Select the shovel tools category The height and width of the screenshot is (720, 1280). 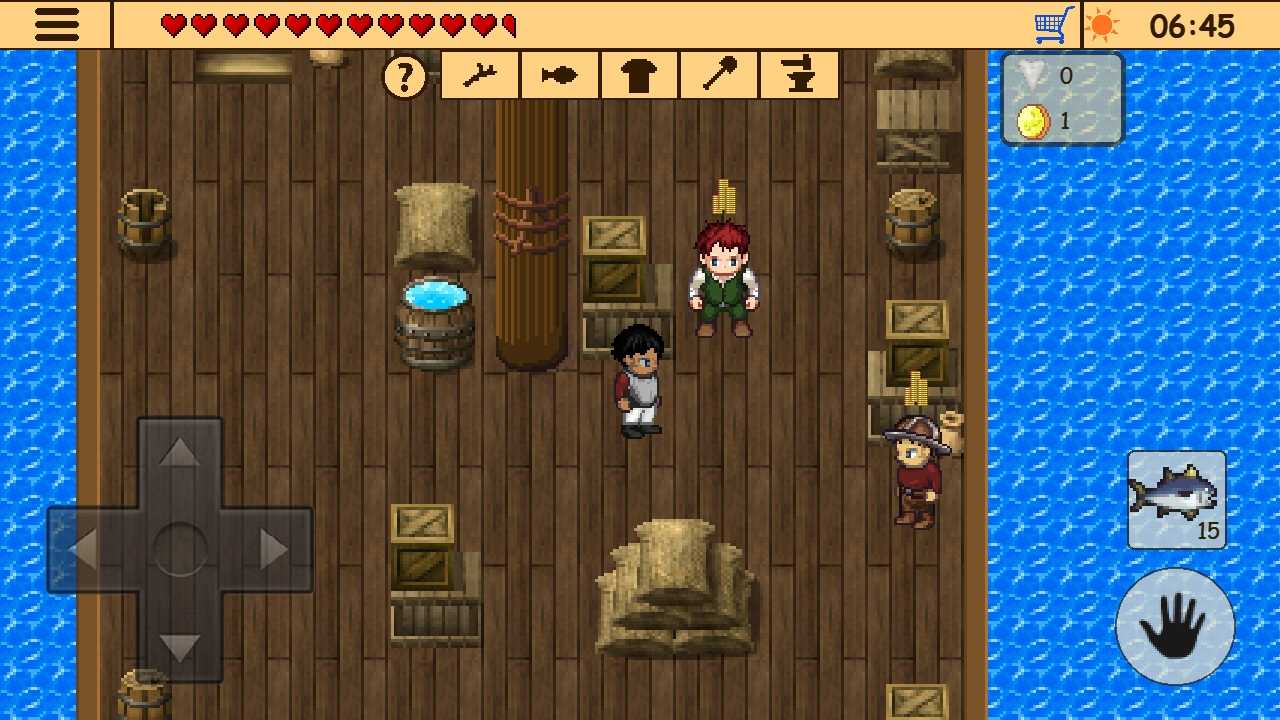718,75
